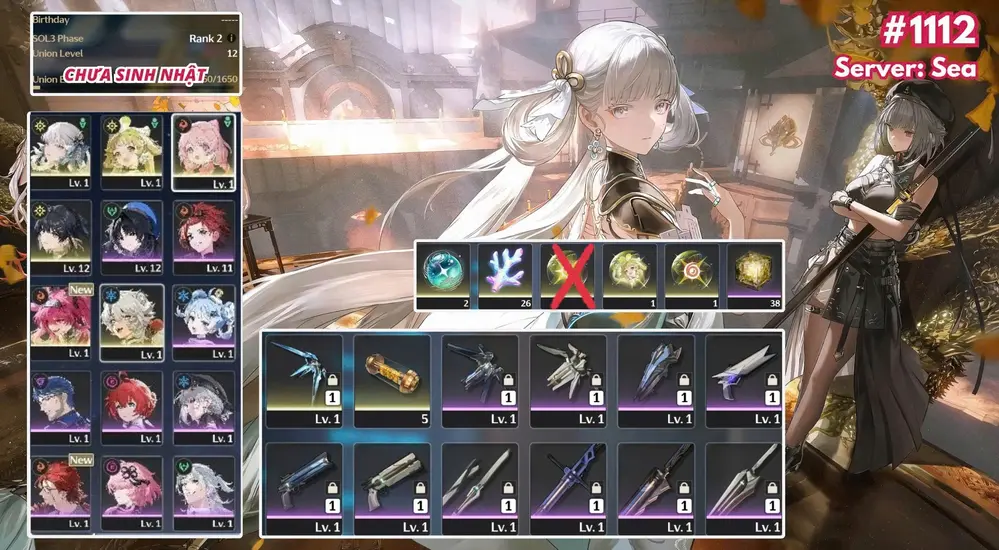
Task: Choose the golden cube item with 38
Action: [755, 272]
